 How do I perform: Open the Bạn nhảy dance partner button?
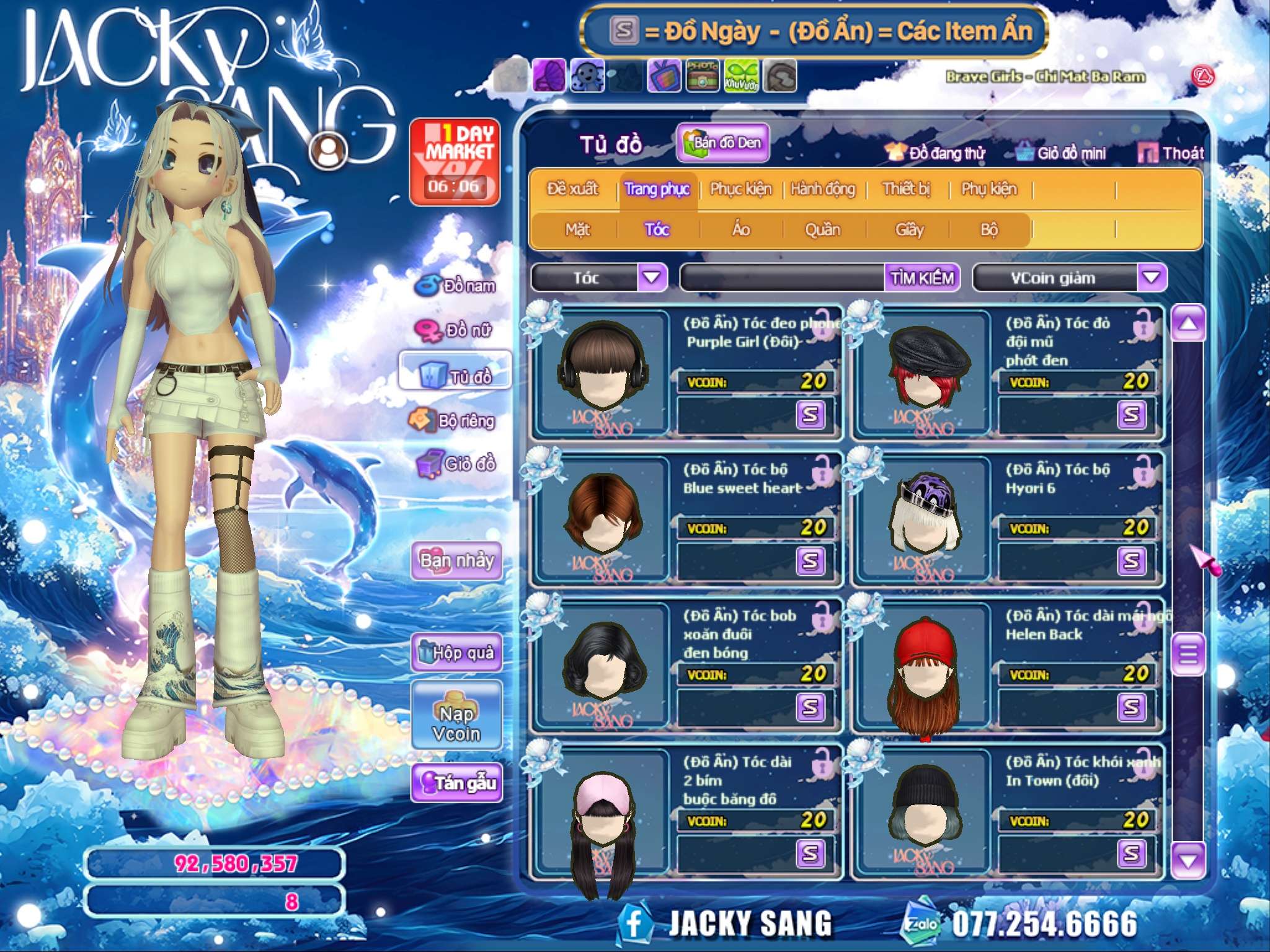pyautogui.click(x=457, y=561)
